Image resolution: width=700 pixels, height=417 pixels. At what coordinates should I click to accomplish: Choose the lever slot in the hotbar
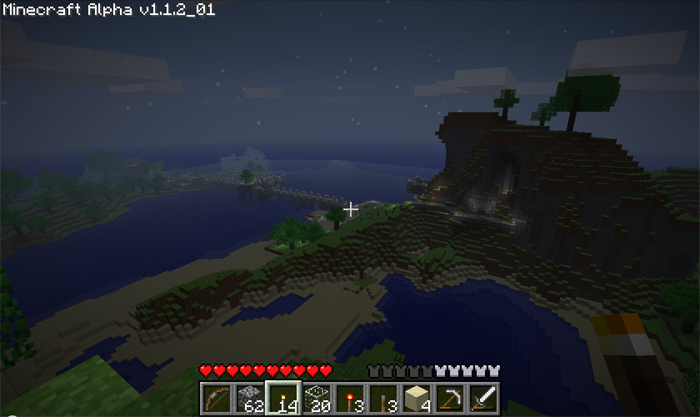click(383, 399)
